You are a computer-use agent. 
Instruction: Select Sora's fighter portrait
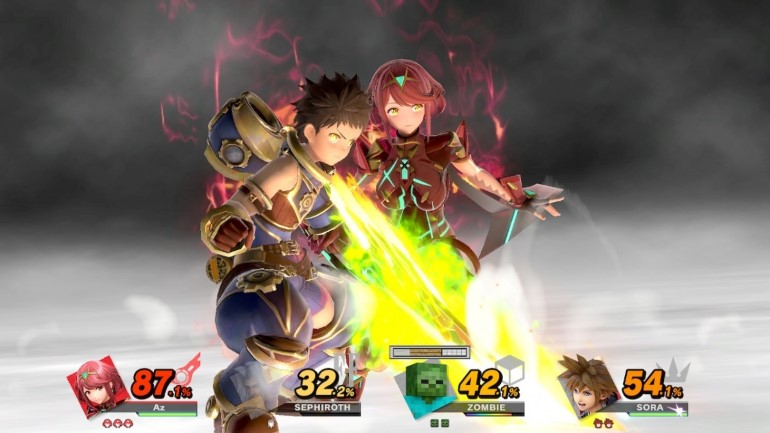(x=586, y=388)
